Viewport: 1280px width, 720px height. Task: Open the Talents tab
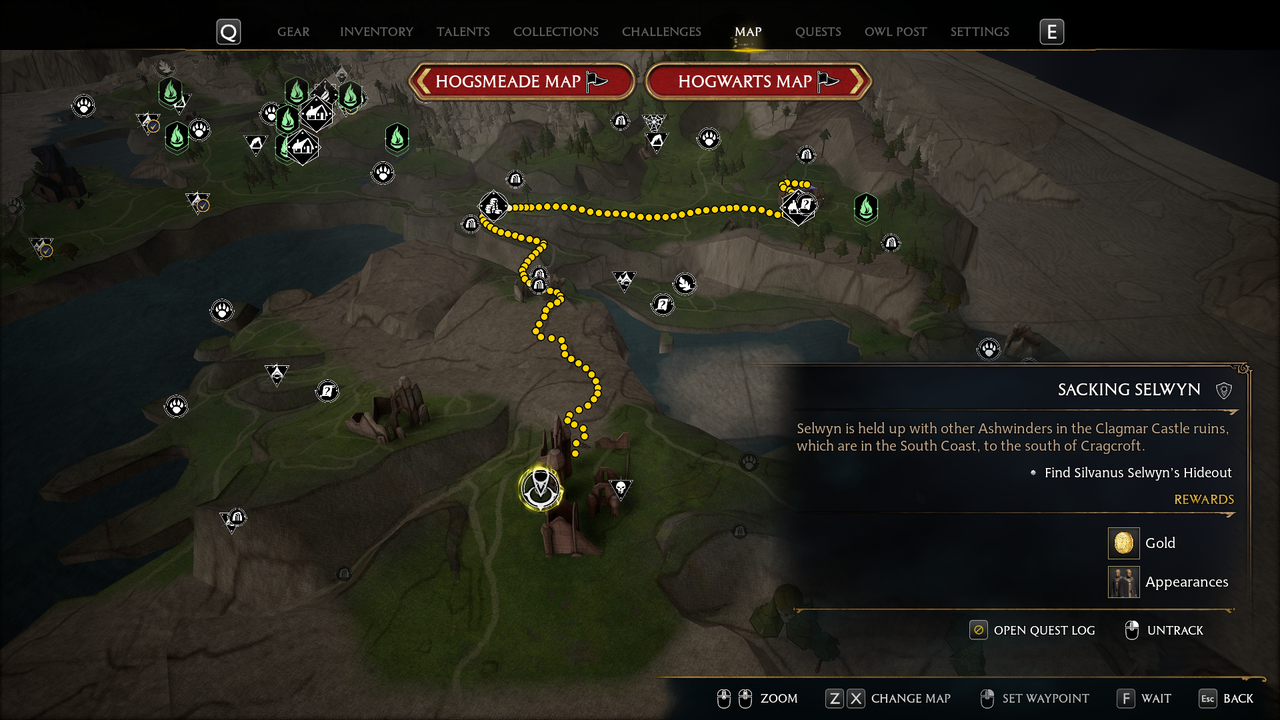coord(463,32)
